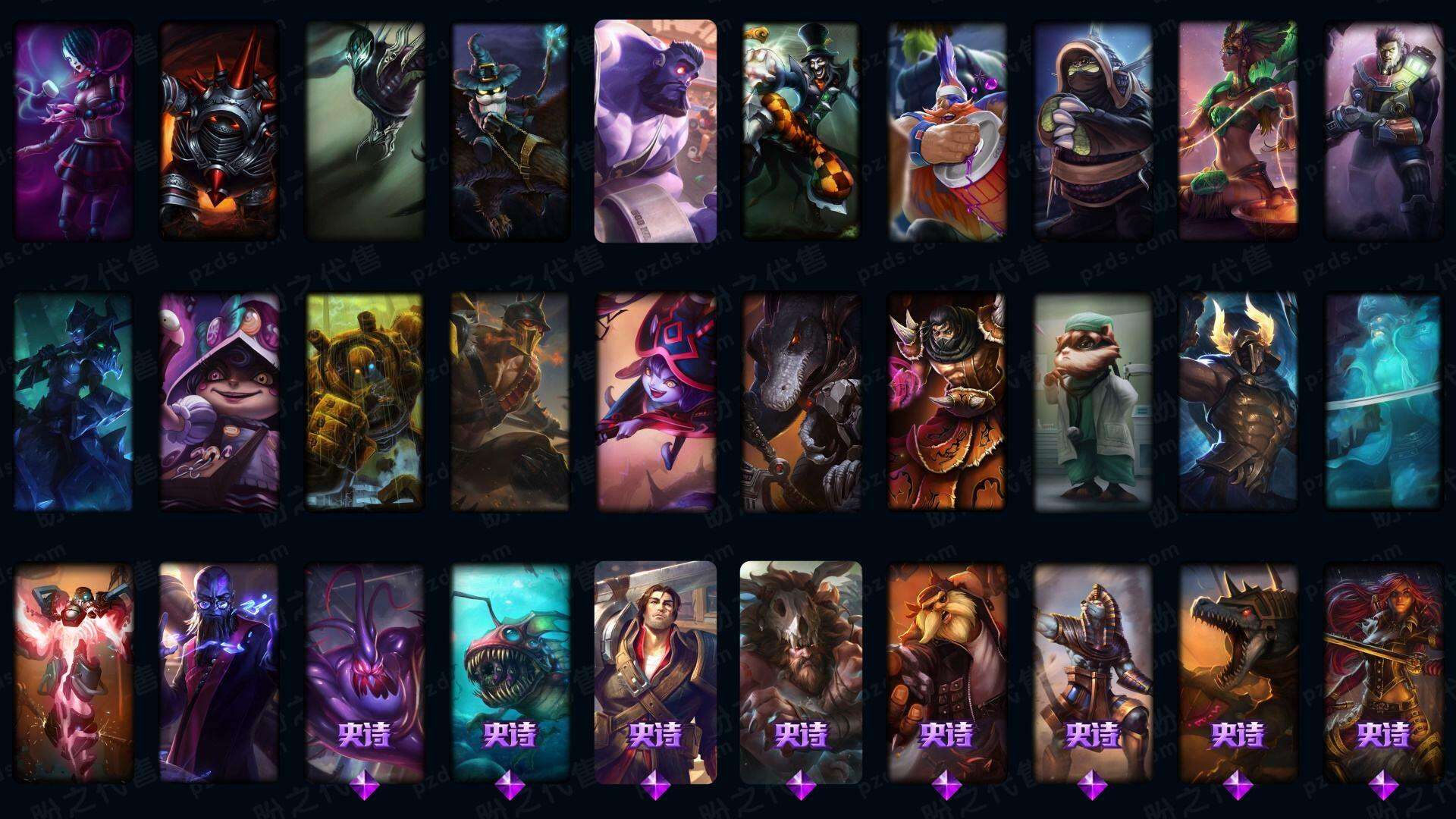Open the hooded ninja Rammus card

click(x=1092, y=130)
